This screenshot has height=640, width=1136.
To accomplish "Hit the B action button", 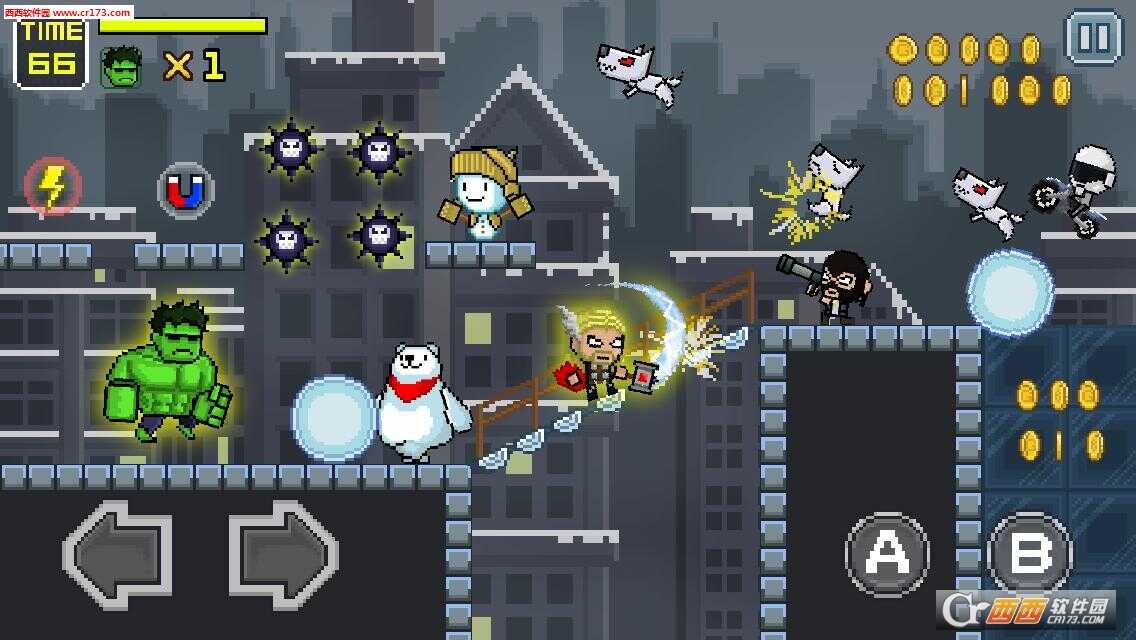I will pos(1030,553).
